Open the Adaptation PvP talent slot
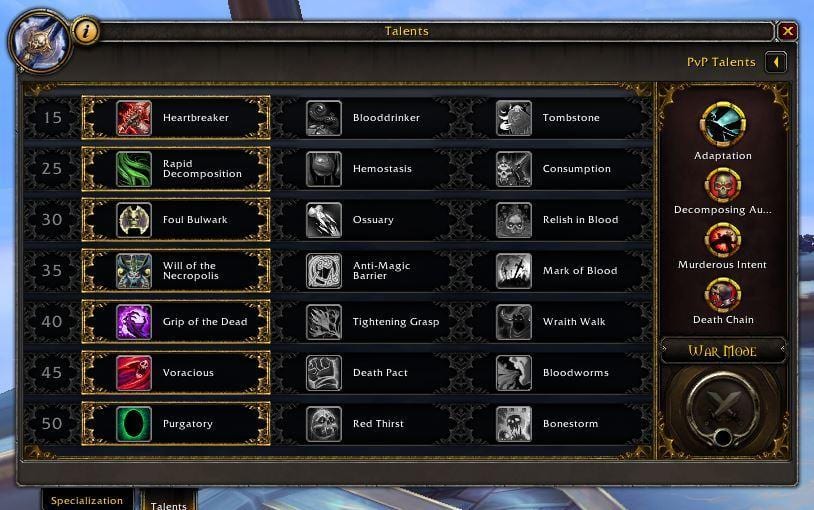 (x=722, y=125)
